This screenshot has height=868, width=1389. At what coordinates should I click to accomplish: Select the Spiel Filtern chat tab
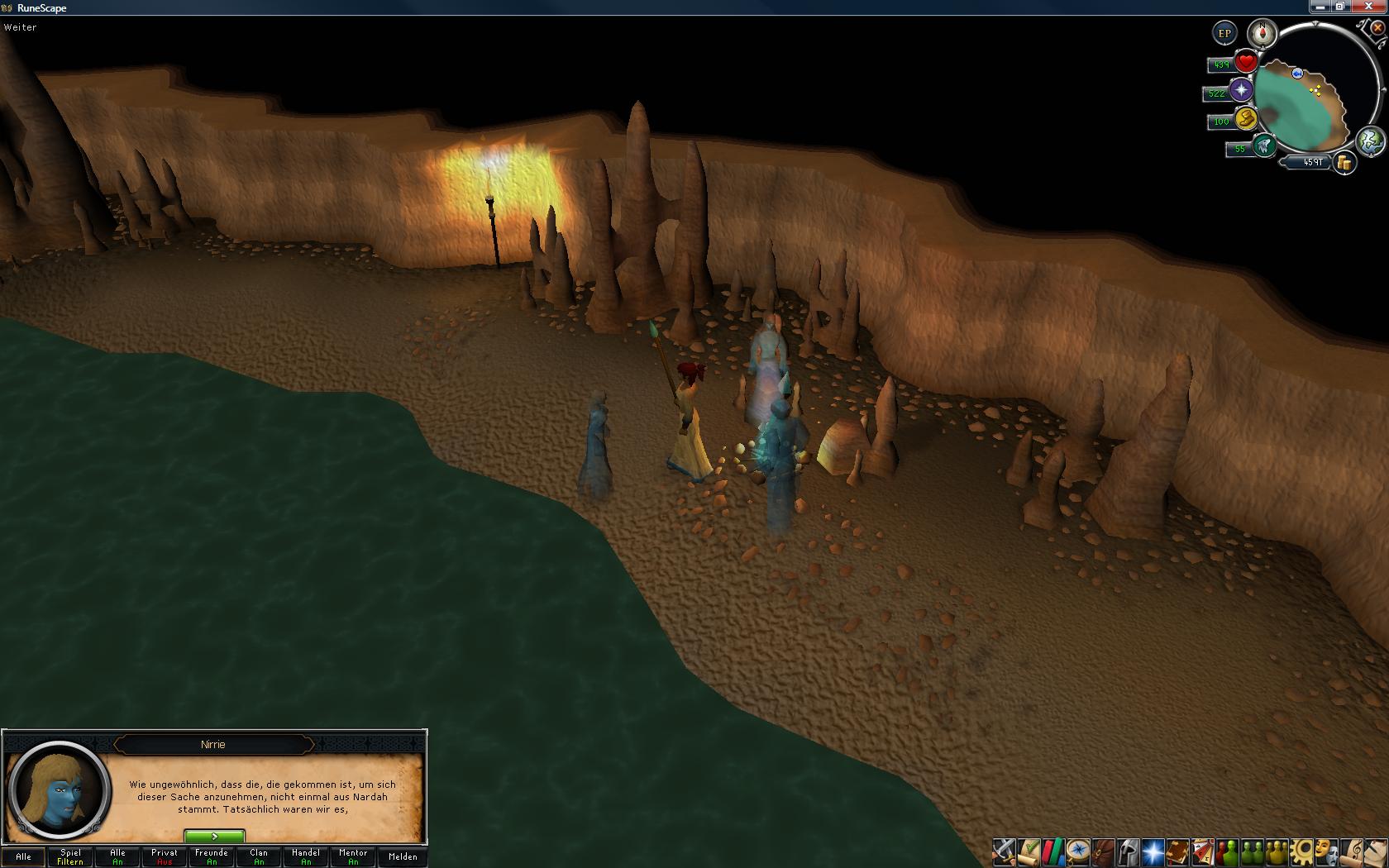[70, 856]
